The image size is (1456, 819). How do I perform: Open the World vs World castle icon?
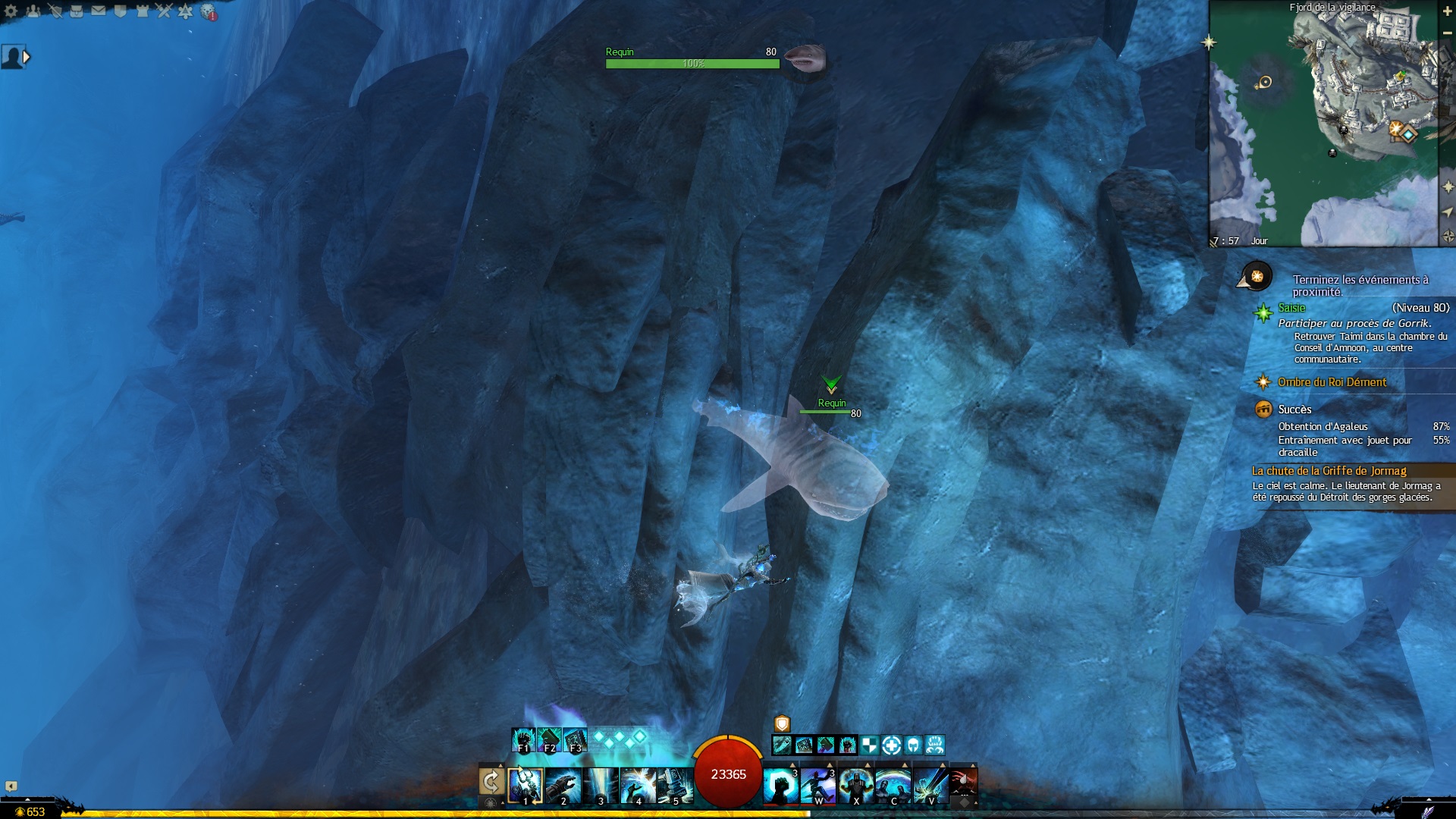142,11
